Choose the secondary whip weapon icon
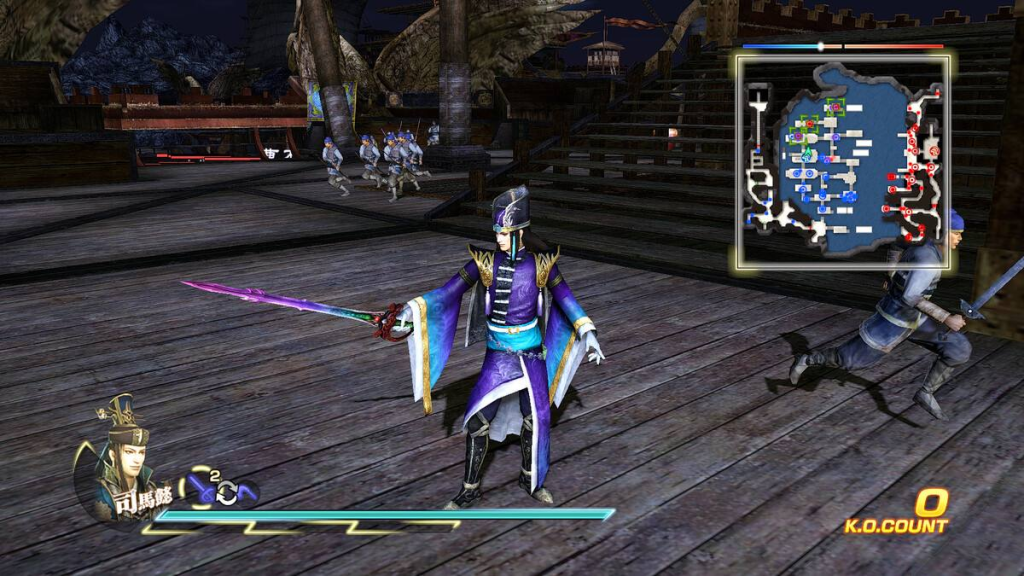This screenshot has width=1024, height=576. pyautogui.click(x=246, y=493)
